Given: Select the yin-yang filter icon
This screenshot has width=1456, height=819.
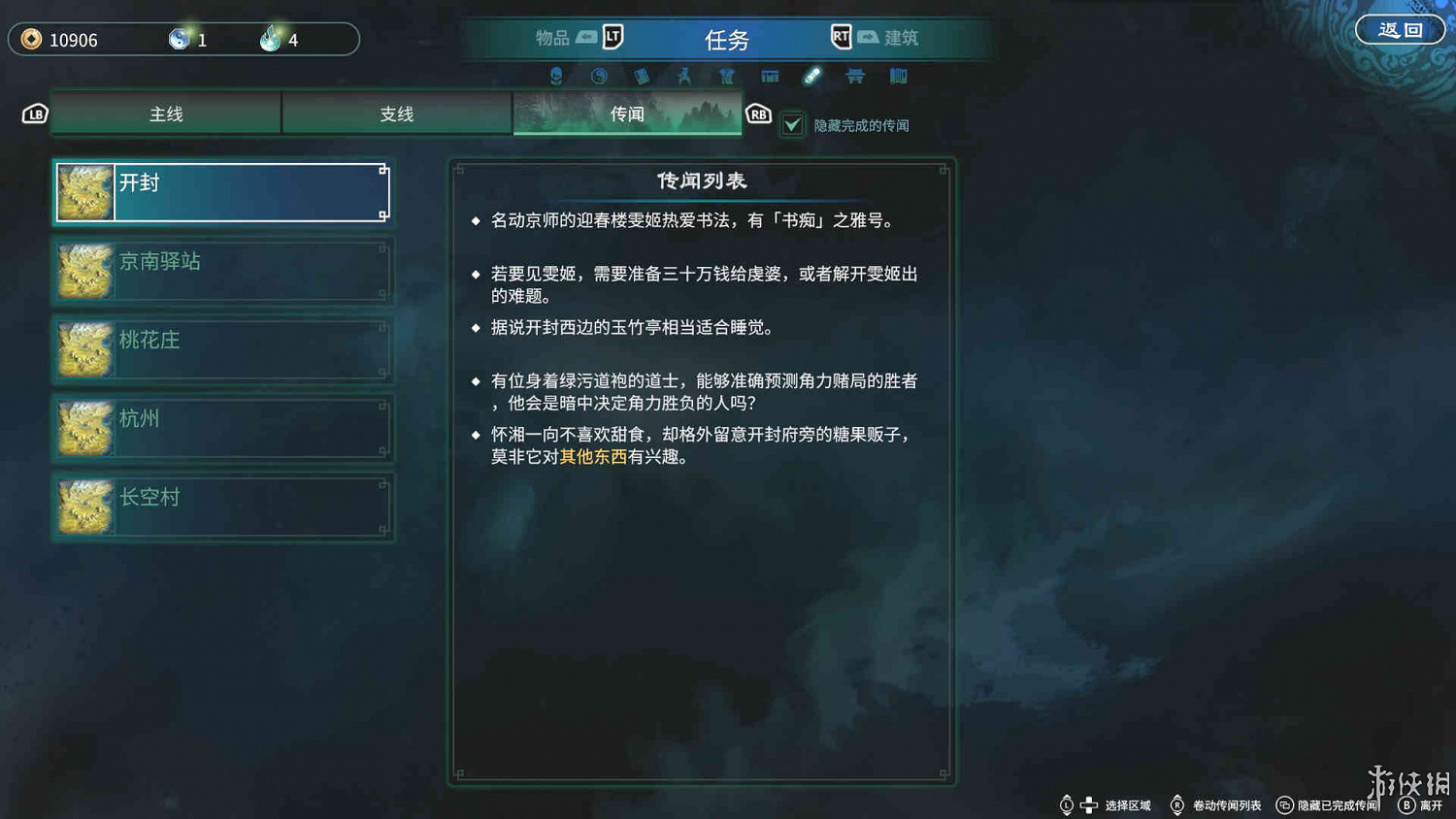Looking at the screenshot, I should [599, 76].
